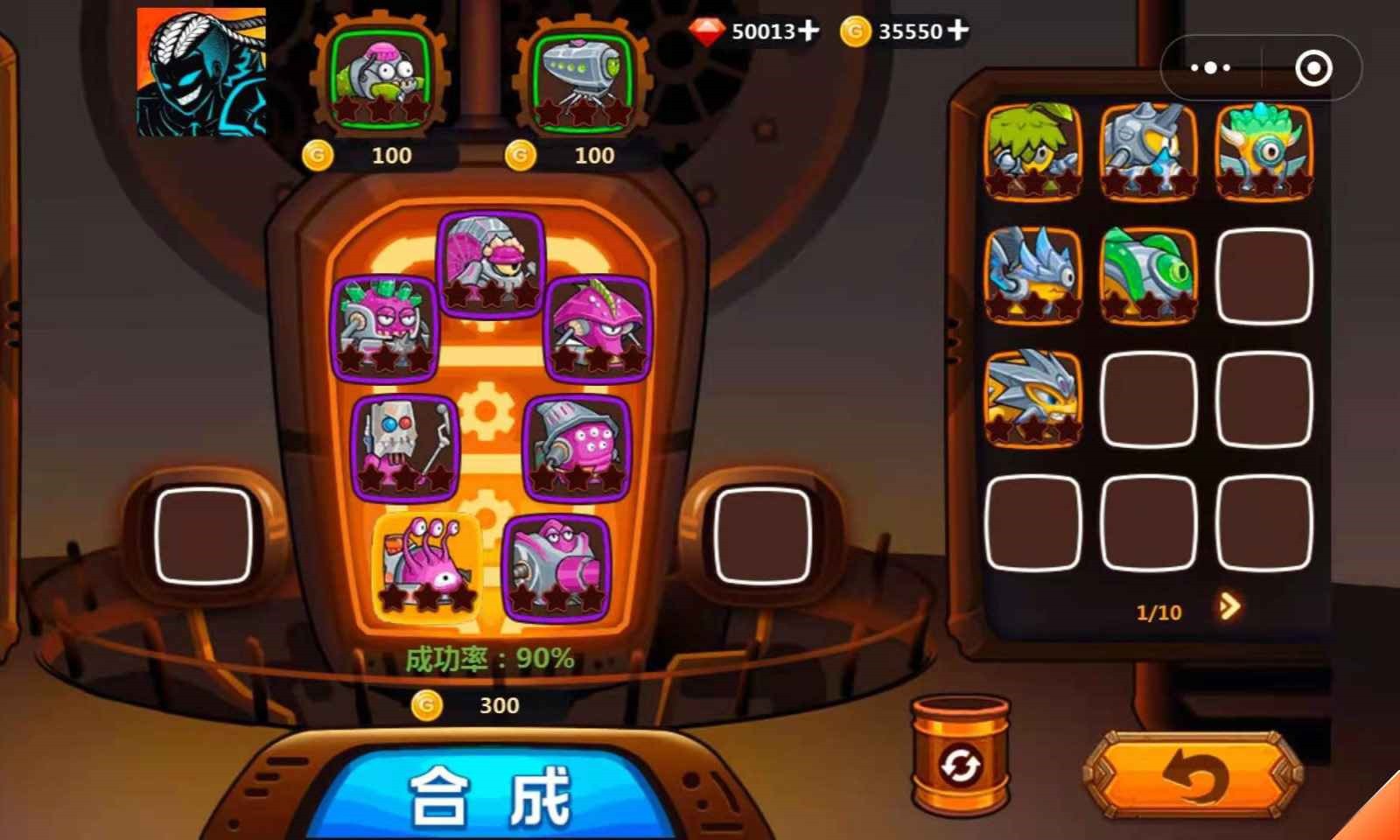Choose the gray horned rhino monster slot
Image resolution: width=1400 pixels, height=840 pixels.
pyautogui.click(x=1148, y=150)
